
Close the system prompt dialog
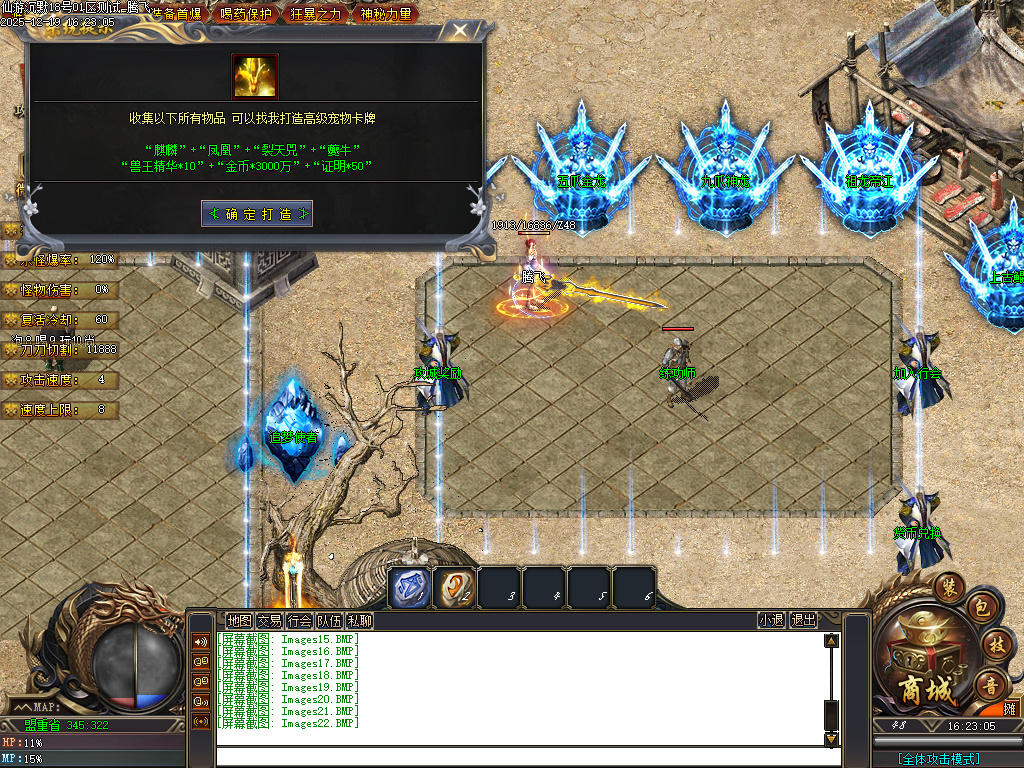459,30
